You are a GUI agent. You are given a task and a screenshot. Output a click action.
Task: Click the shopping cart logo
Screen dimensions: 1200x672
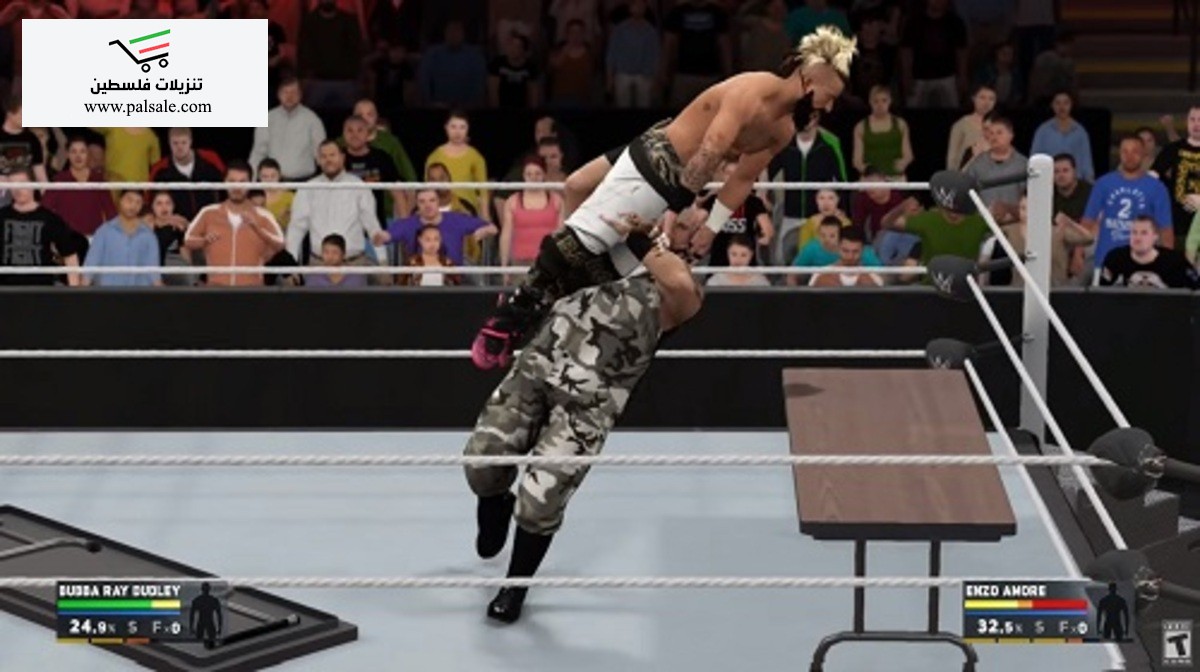point(141,50)
